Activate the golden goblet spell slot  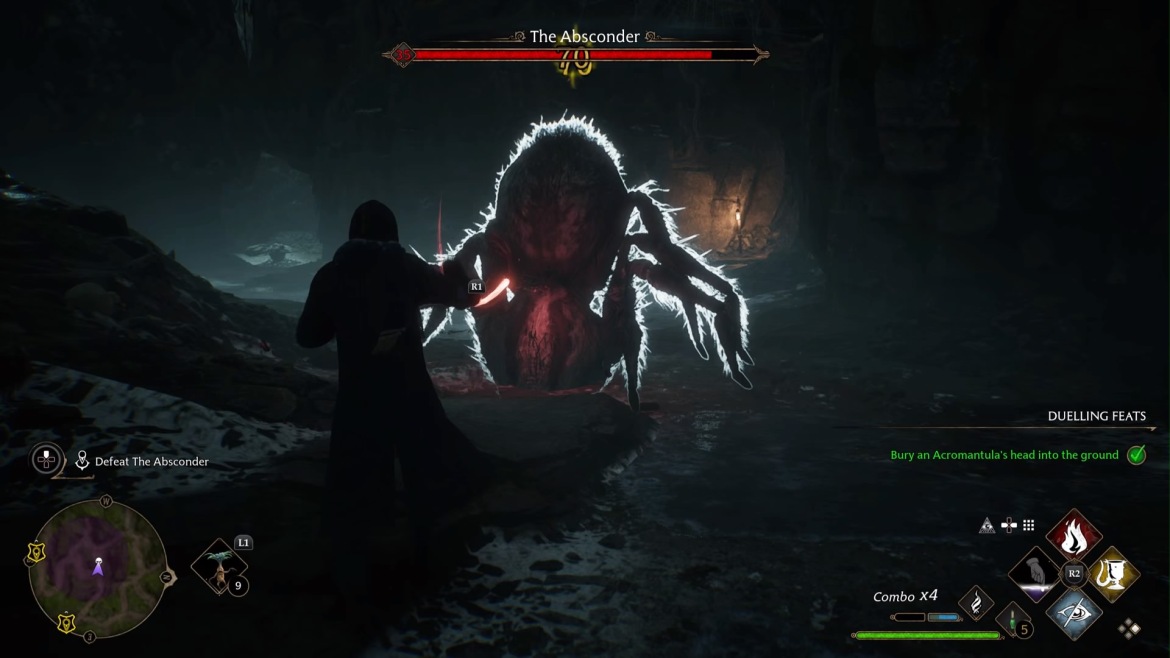(x=1112, y=573)
